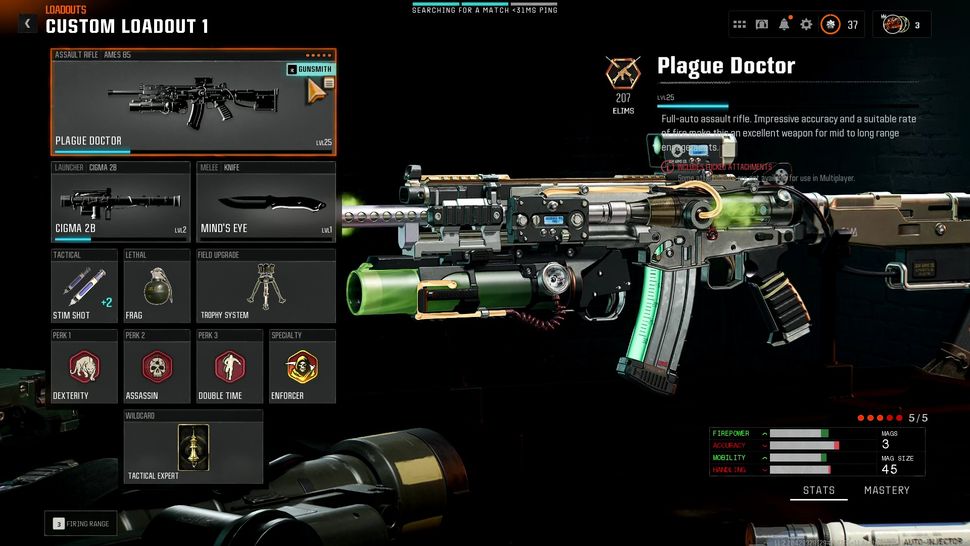Viewport: 970px width, 546px height.
Task: Select the Frag lethal grenade slot
Action: tap(155, 284)
